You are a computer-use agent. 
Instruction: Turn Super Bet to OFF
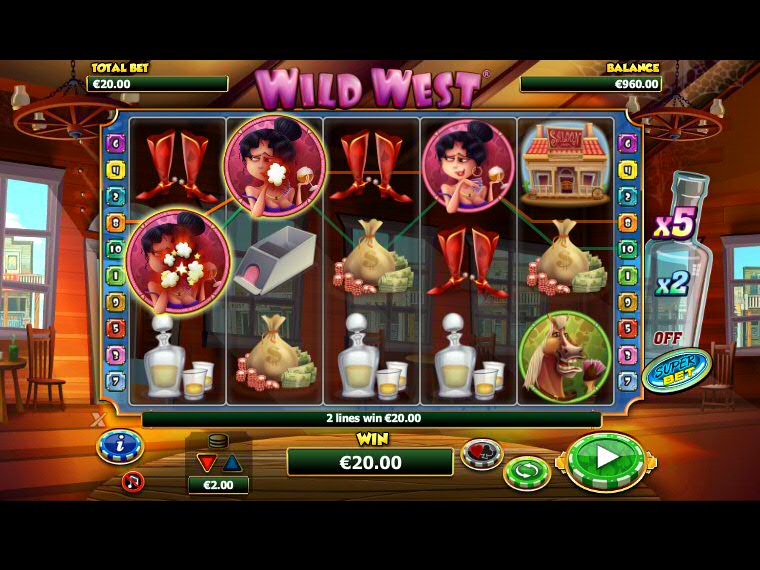click(x=667, y=338)
